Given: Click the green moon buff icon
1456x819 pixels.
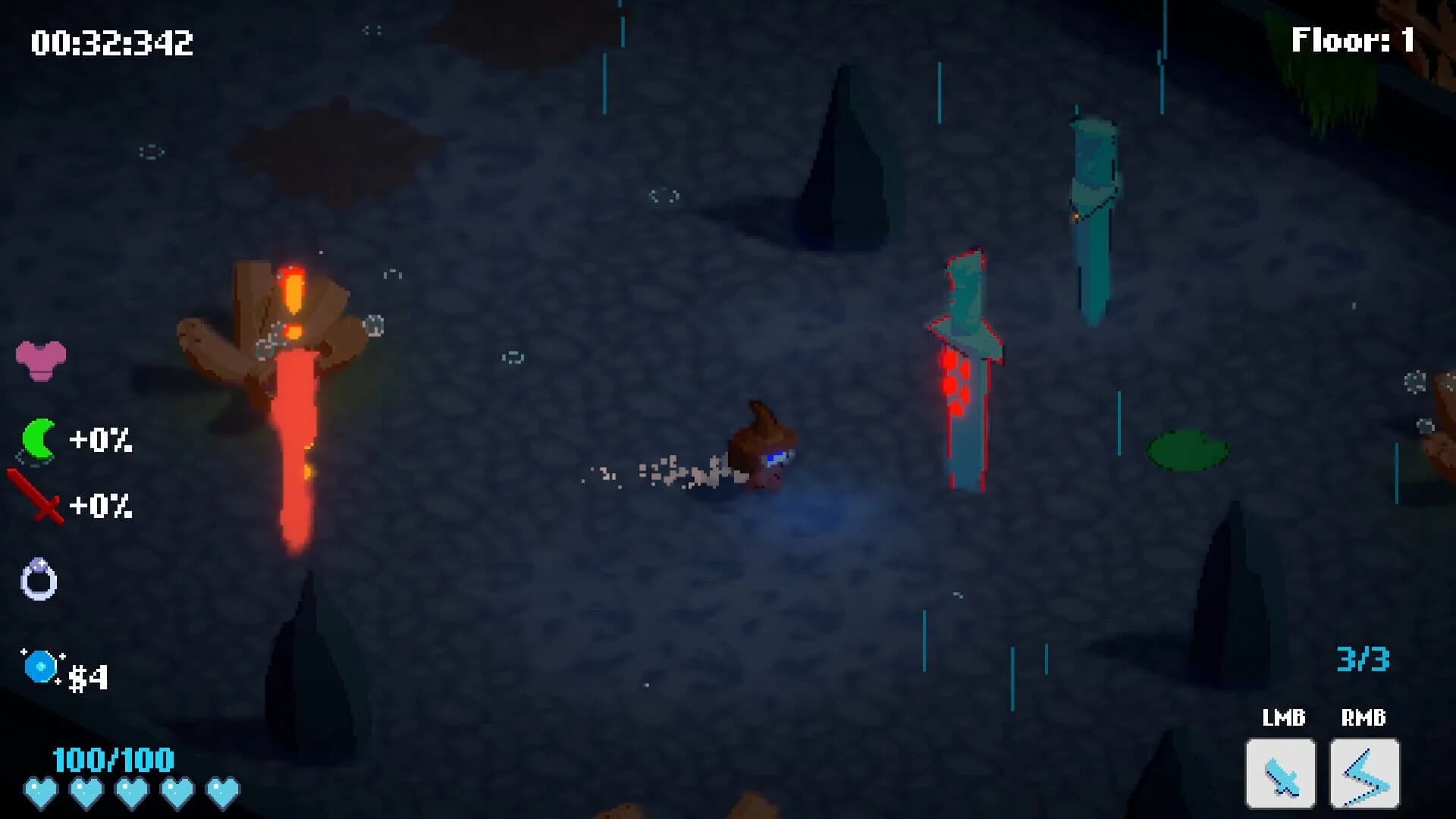Looking at the screenshot, I should (x=39, y=438).
